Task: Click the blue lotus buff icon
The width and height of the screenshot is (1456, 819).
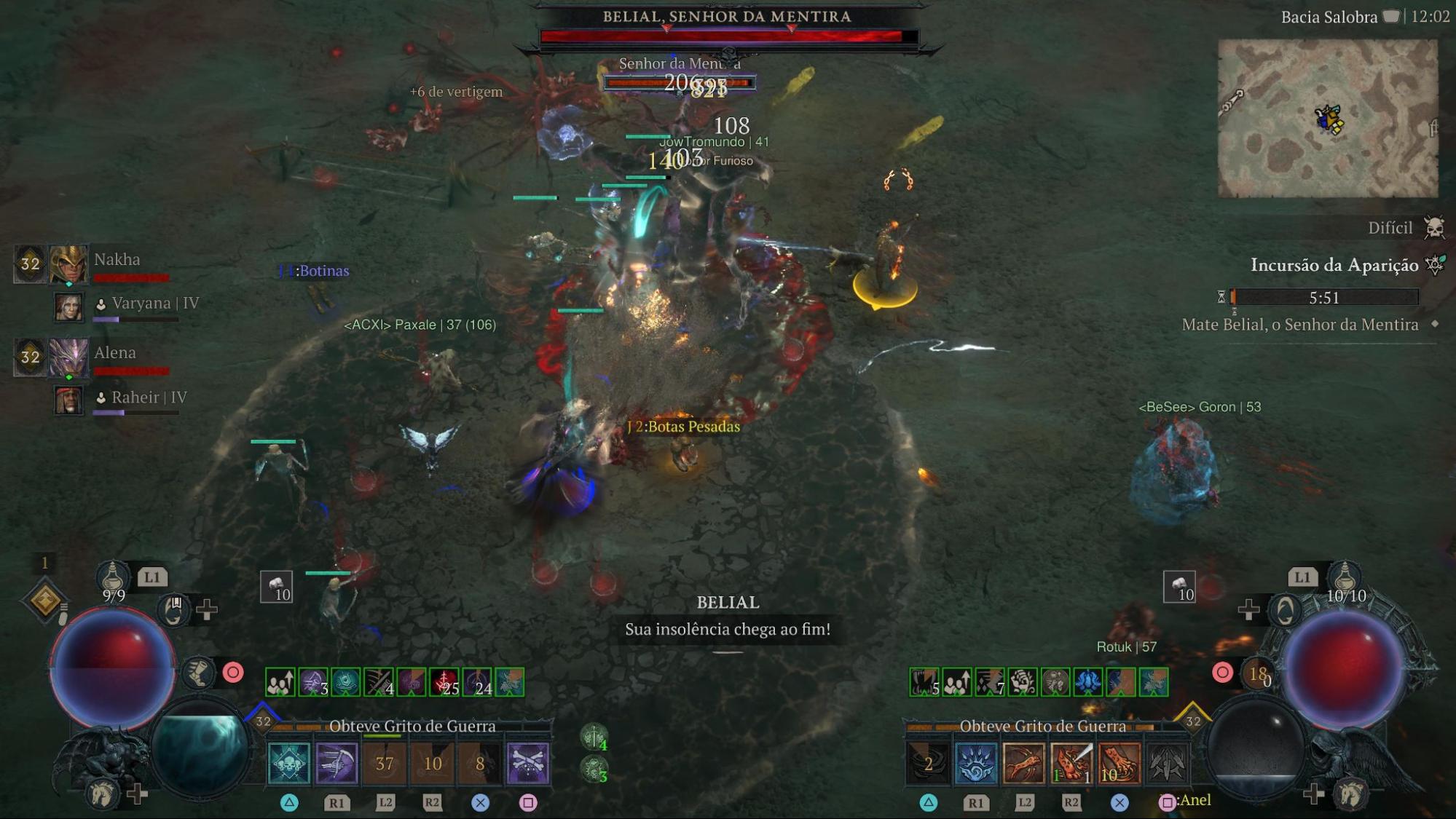Action: (1088, 682)
